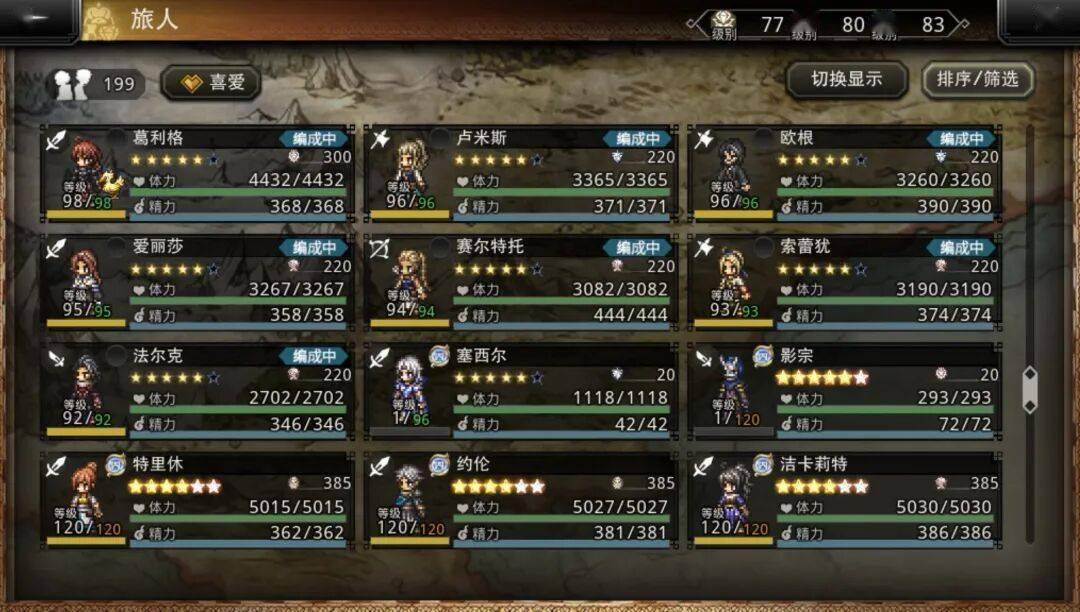This screenshot has width=1080, height=612.
Task: Open traveler 洁卡莉特's card
Action: coord(843,499)
